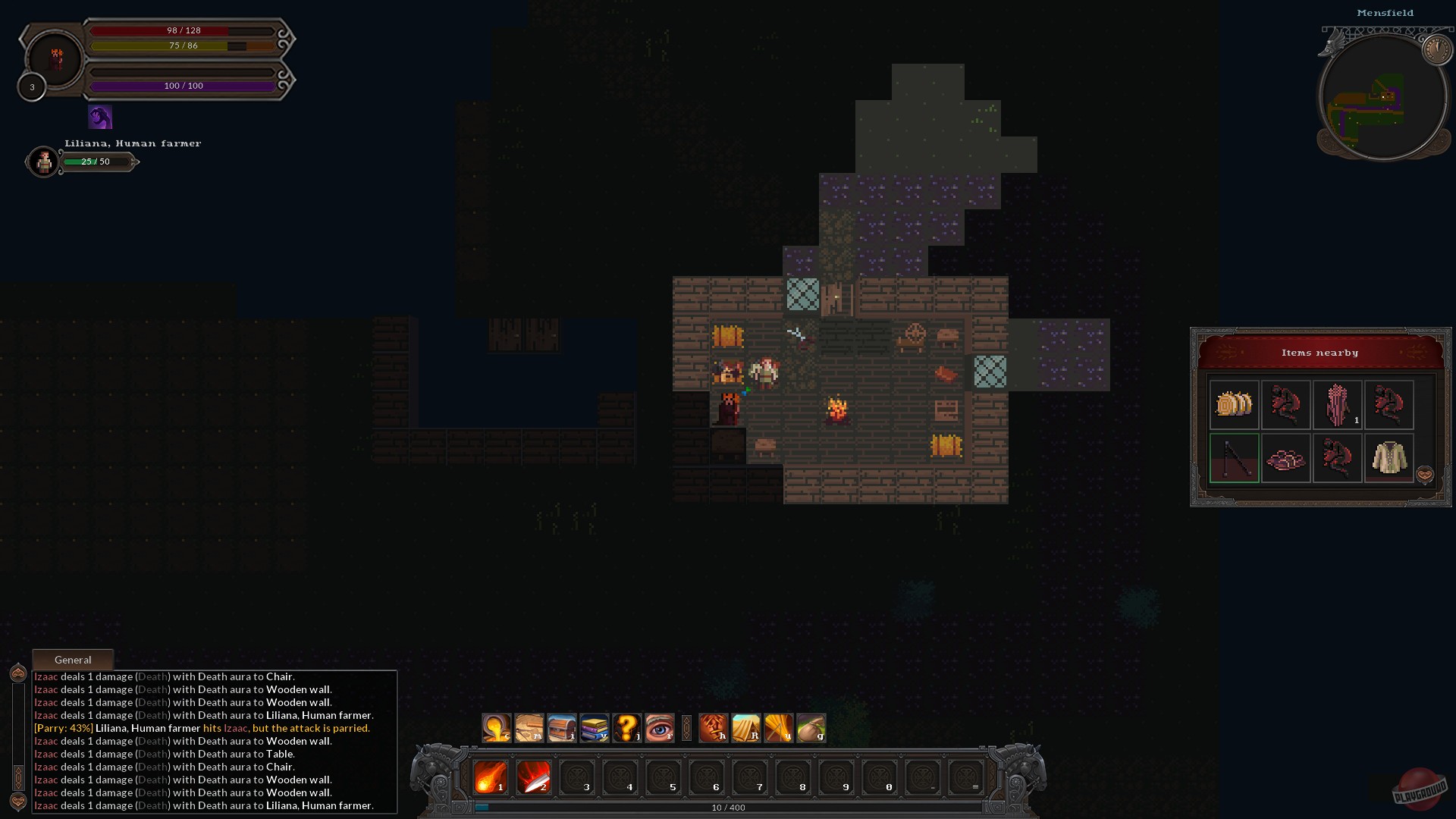1456x819 pixels.
Task: Open the treasure chest inventory icon
Action: (562, 728)
